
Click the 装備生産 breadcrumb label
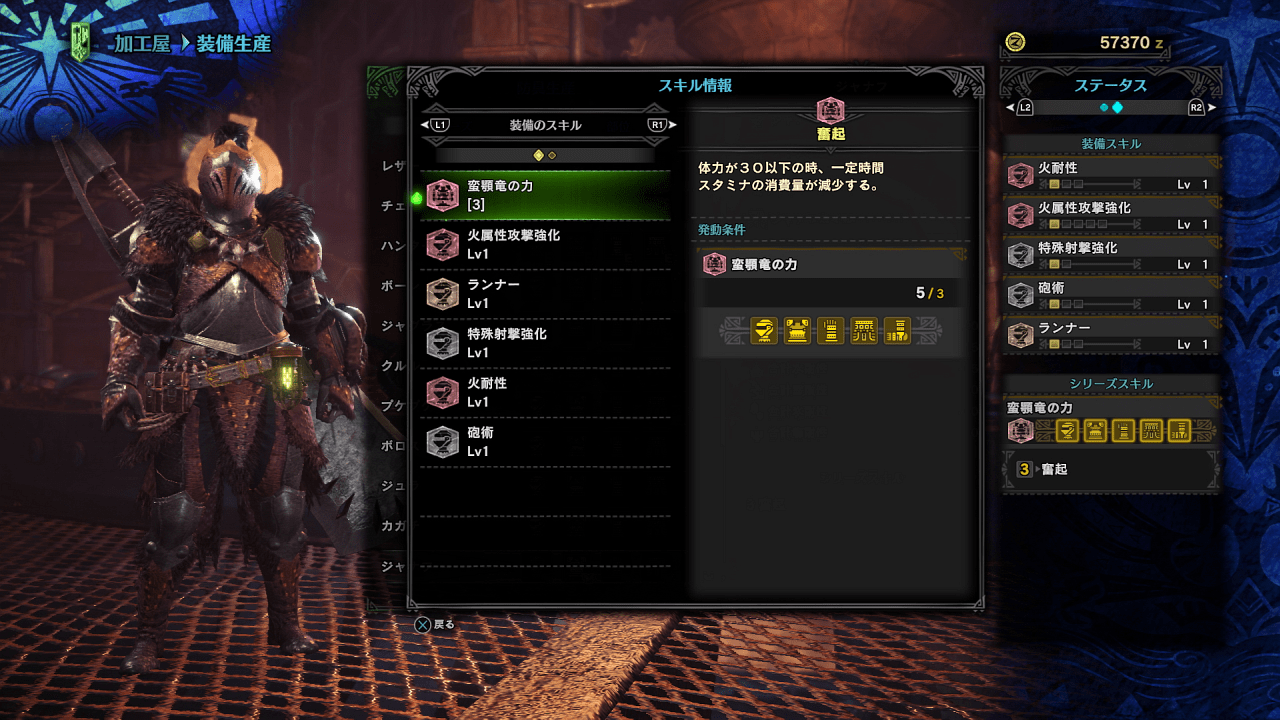[x=232, y=44]
